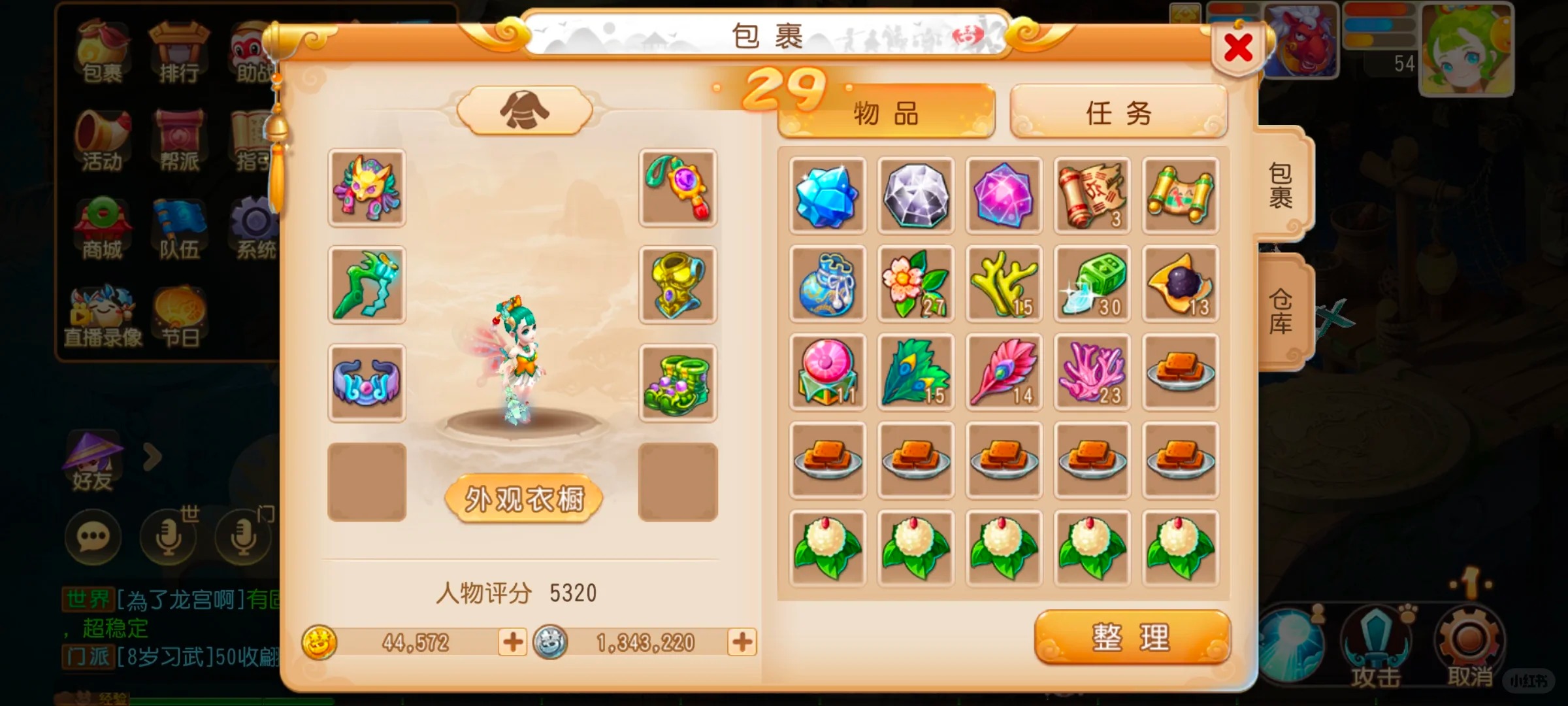The height and width of the screenshot is (706, 1568).
Task: Select the green peacock feather stack
Action: (x=915, y=372)
